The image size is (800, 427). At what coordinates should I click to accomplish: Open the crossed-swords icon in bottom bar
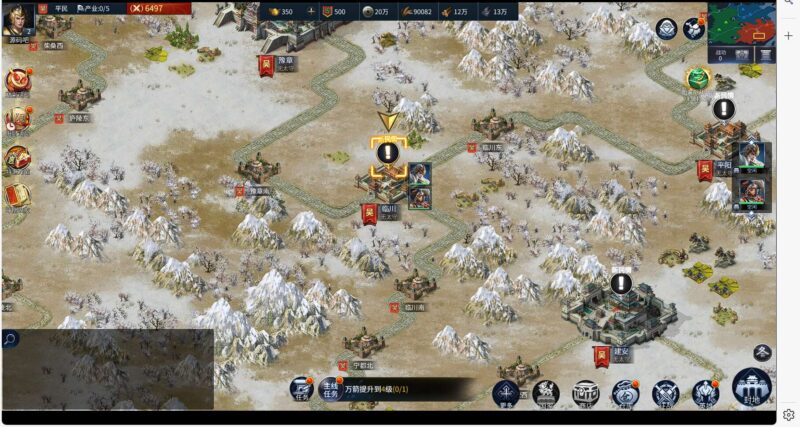point(666,393)
